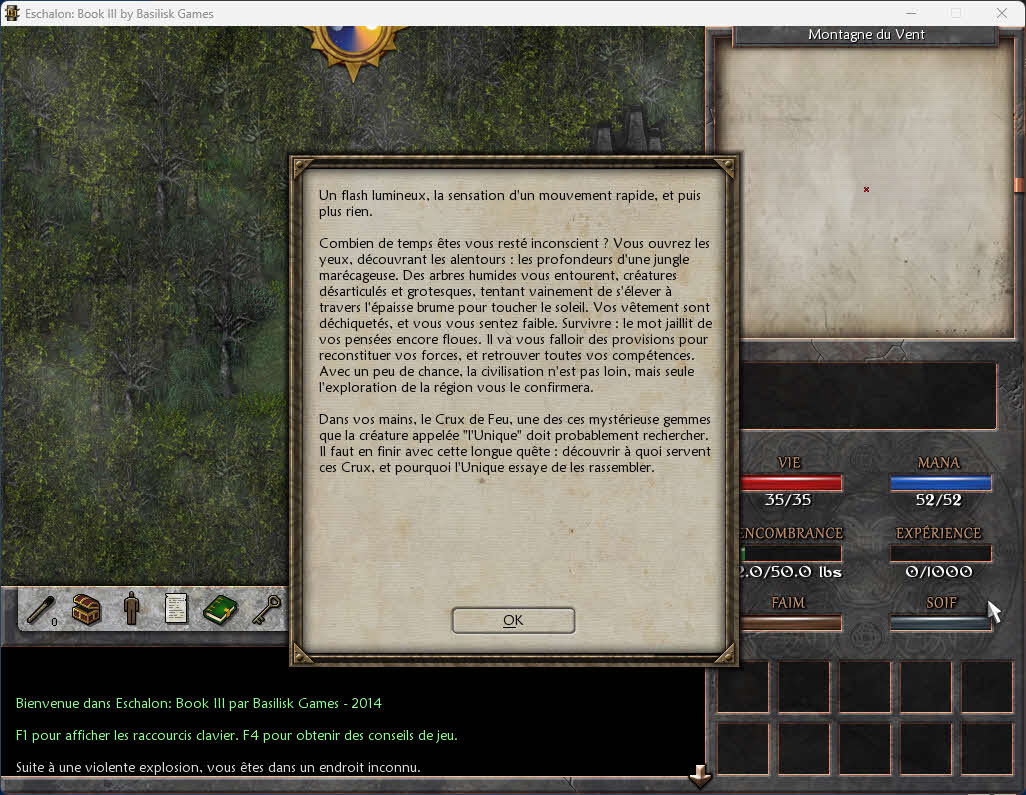This screenshot has width=1026, height=795.
Task: Open the green spellbook journal
Action: tap(220, 609)
